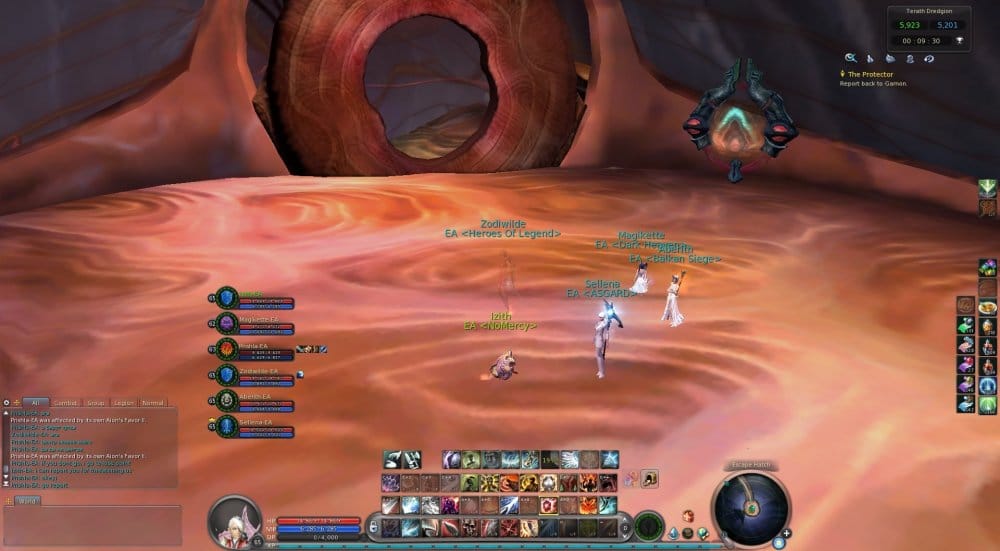Show the Normal chat tab

[153, 402]
